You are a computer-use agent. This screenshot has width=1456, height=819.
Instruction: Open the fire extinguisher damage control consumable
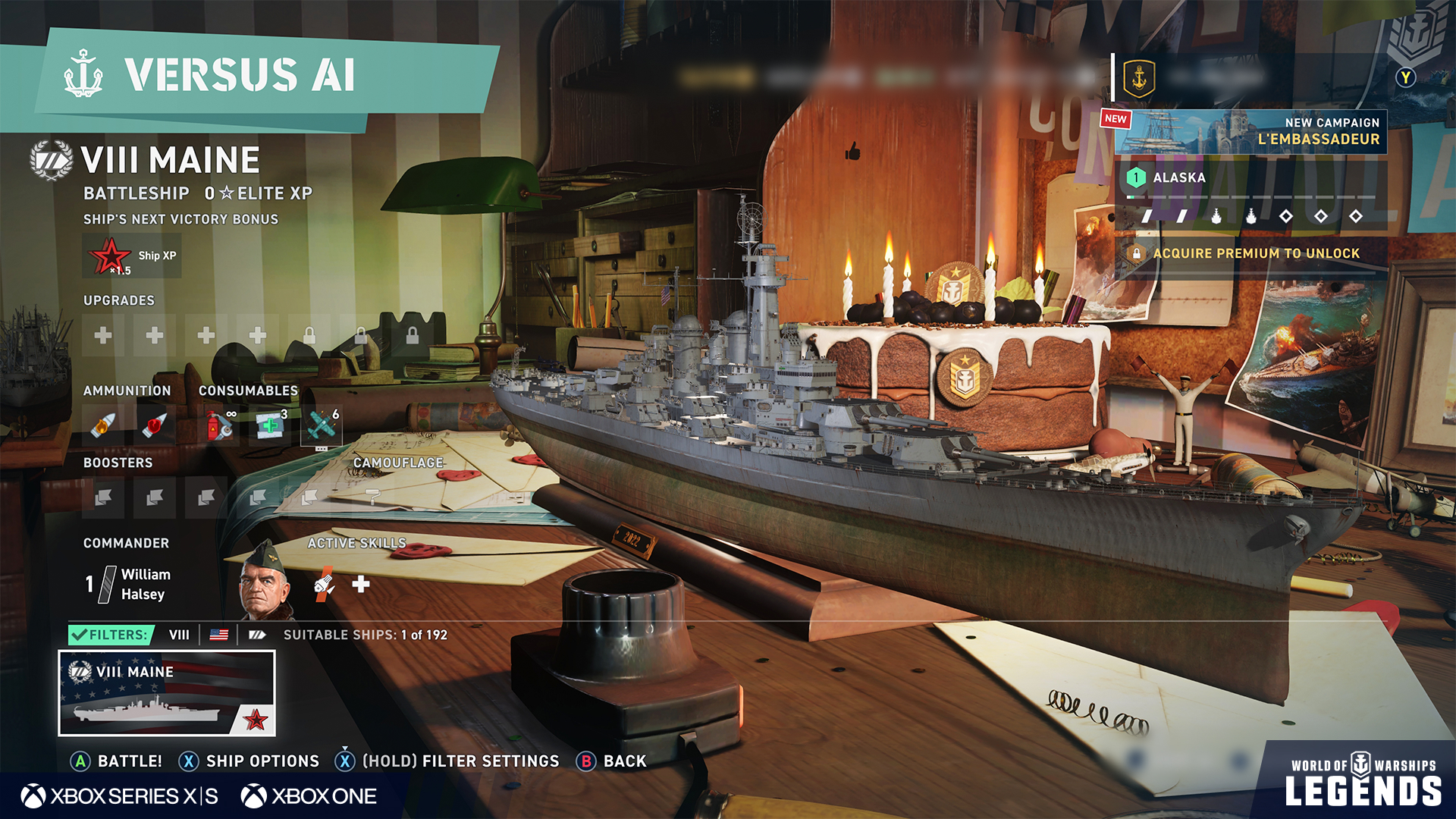pos(220,426)
